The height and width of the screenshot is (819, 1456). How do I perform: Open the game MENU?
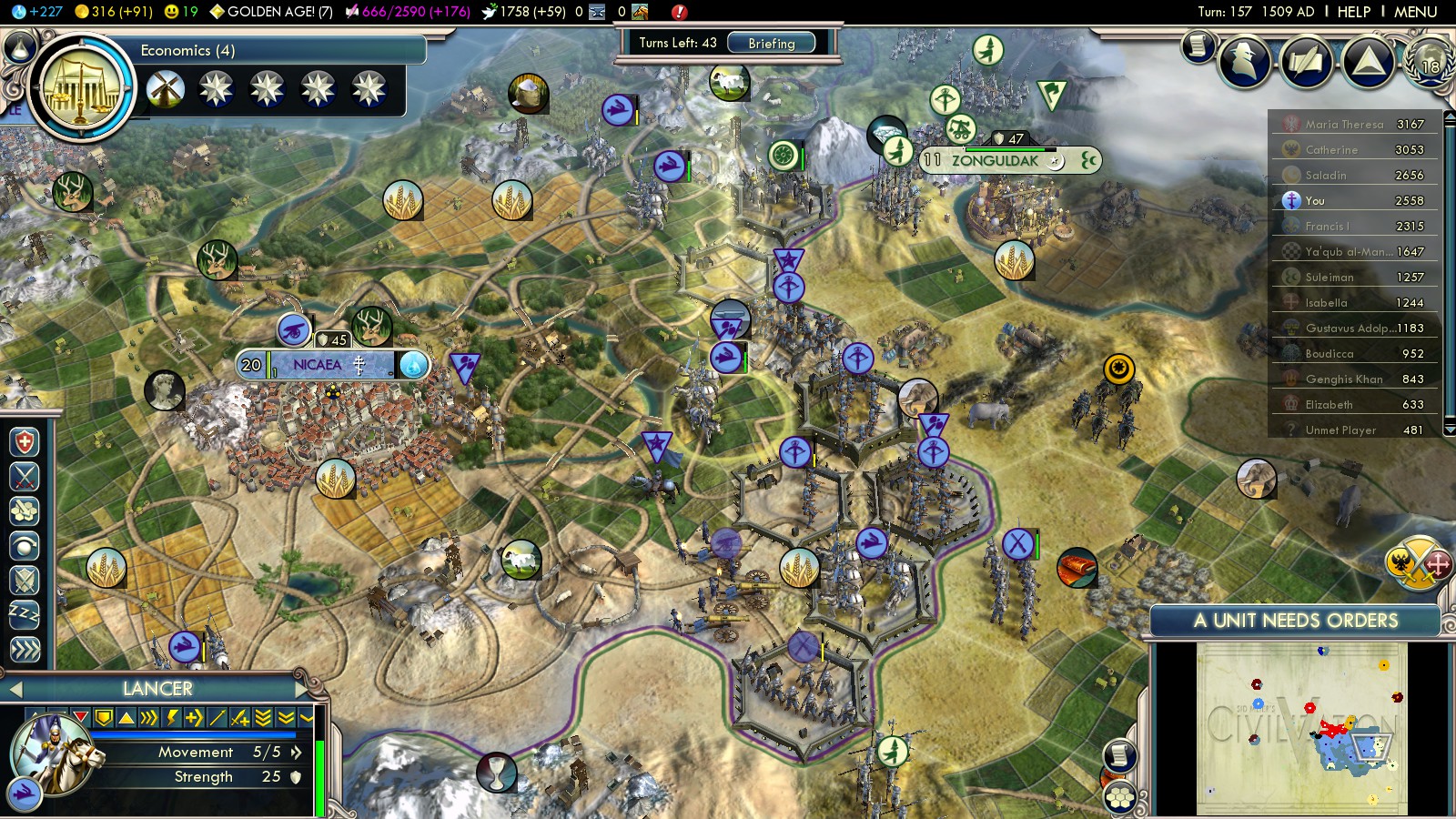(x=1415, y=12)
